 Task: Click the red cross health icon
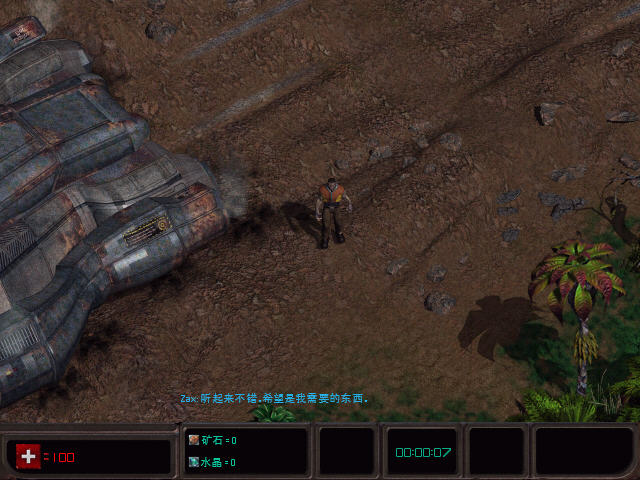click(x=28, y=456)
